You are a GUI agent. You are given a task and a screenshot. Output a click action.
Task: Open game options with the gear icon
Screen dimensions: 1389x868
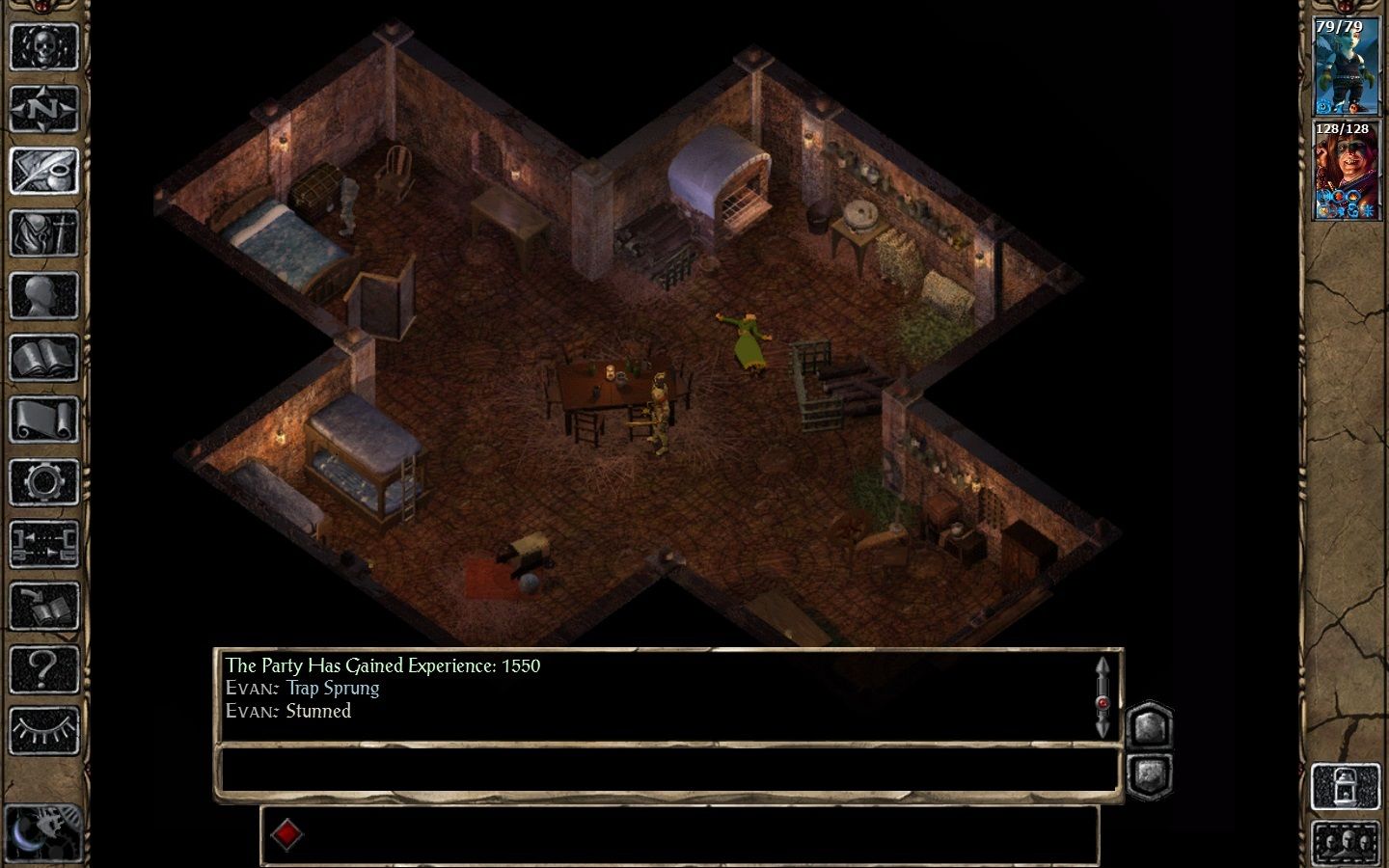click(x=43, y=479)
